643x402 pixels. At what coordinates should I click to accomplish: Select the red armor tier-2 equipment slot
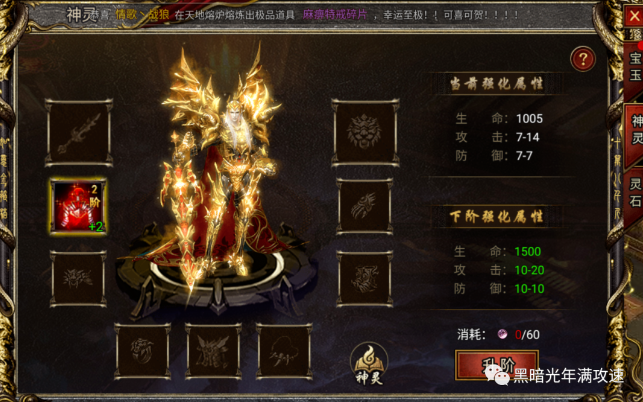77,206
